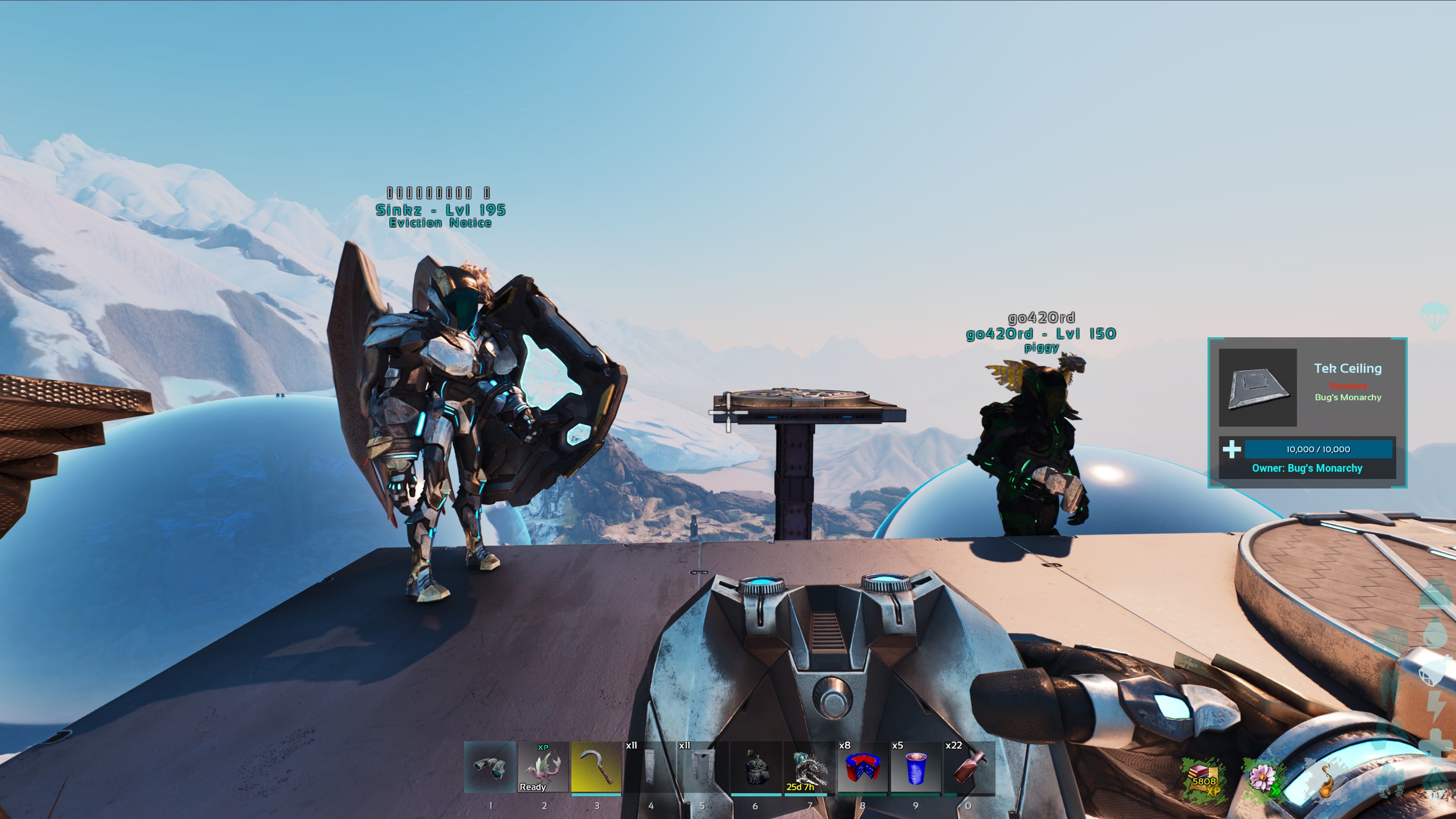Image resolution: width=1456 pixels, height=819 pixels.
Task: Select the Tek gauntlets hotbar slot
Action: (489, 767)
